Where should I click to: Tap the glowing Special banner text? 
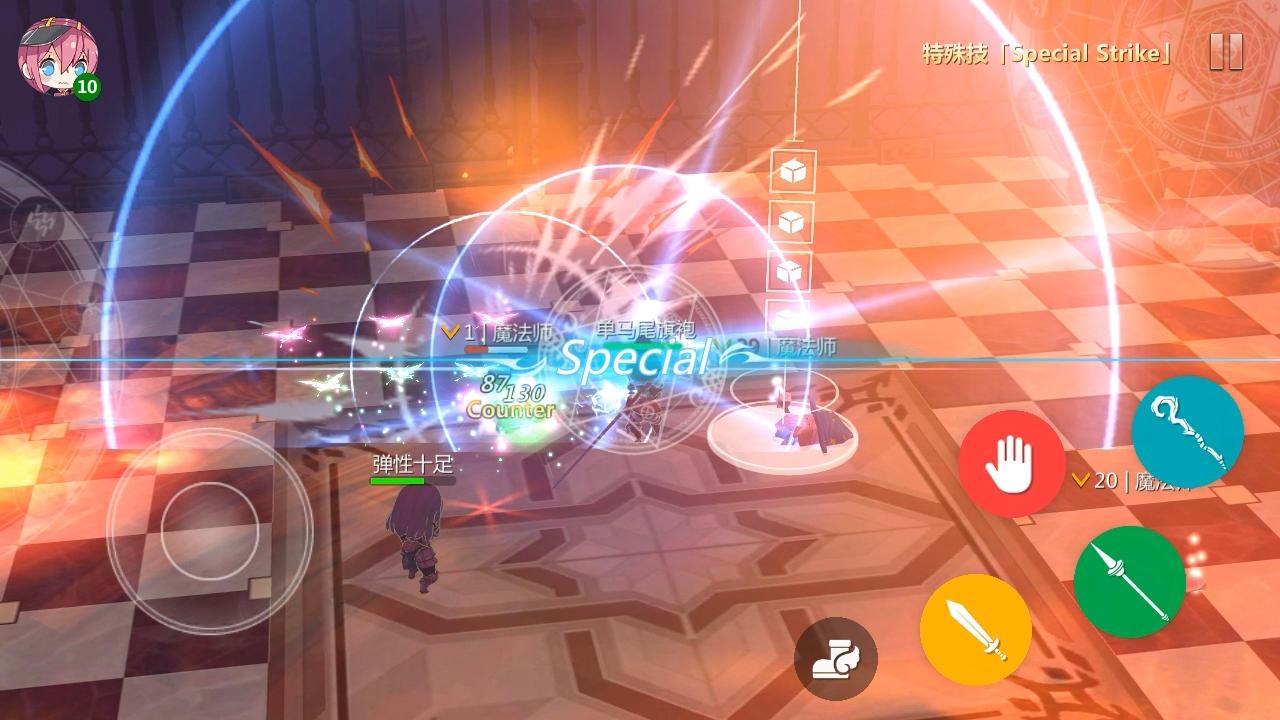(x=630, y=360)
